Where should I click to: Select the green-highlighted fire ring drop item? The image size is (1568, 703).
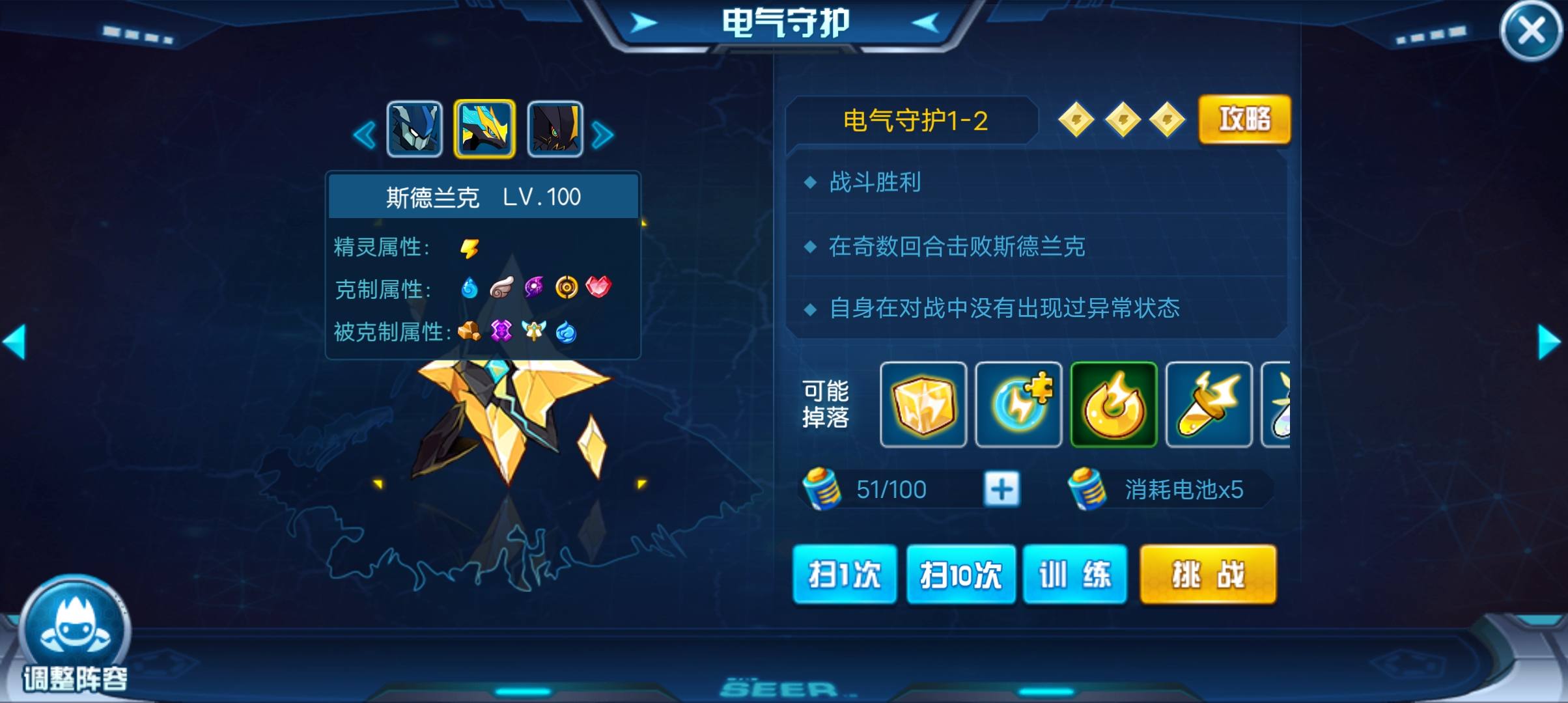pyautogui.click(x=1114, y=406)
